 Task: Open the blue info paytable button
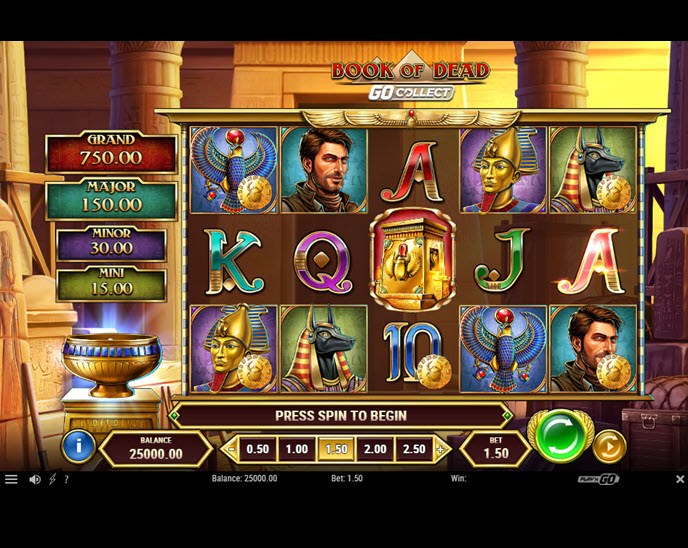[78, 446]
